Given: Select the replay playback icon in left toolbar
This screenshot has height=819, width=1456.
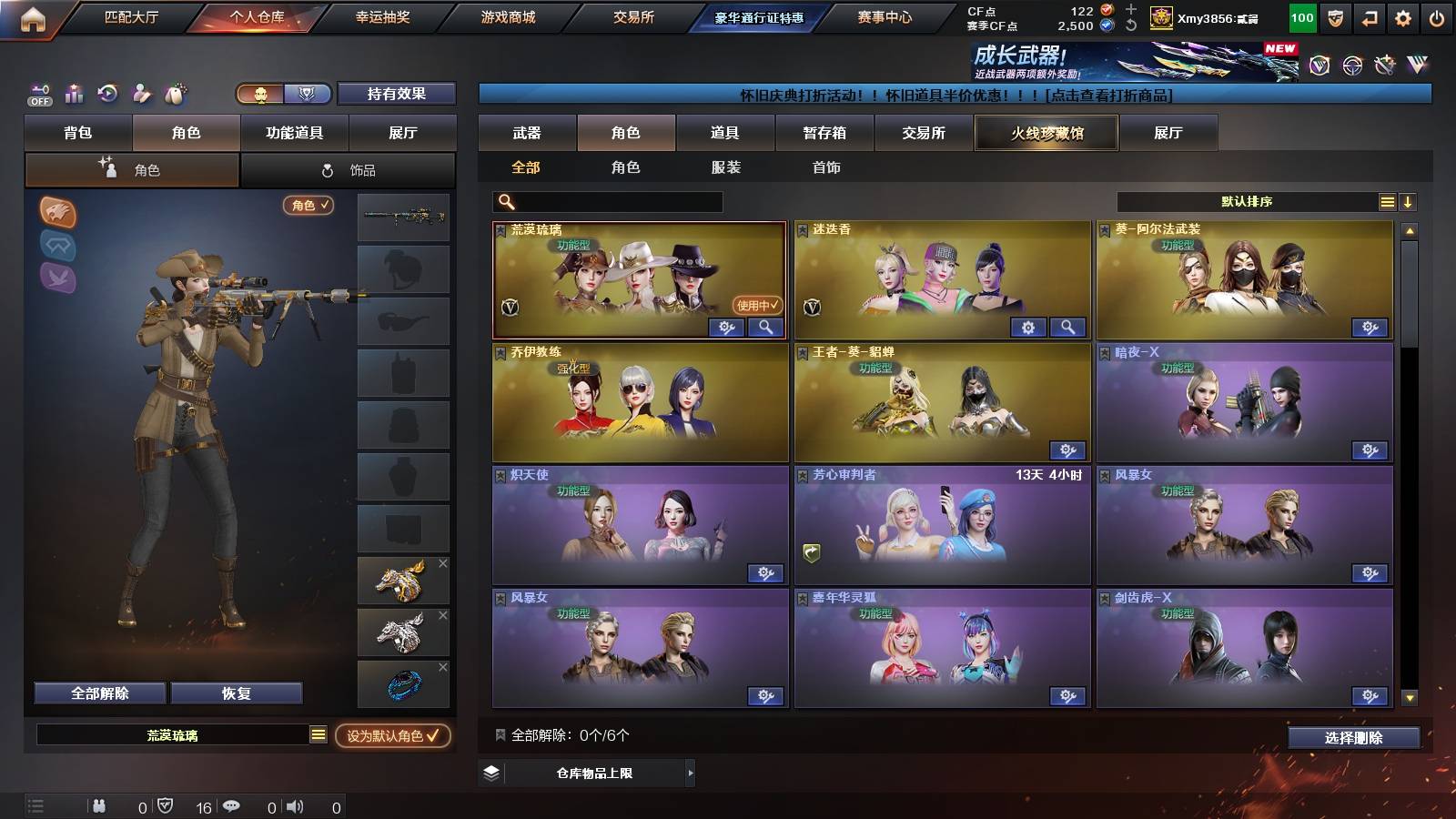Looking at the screenshot, I should (x=108, y=94).
